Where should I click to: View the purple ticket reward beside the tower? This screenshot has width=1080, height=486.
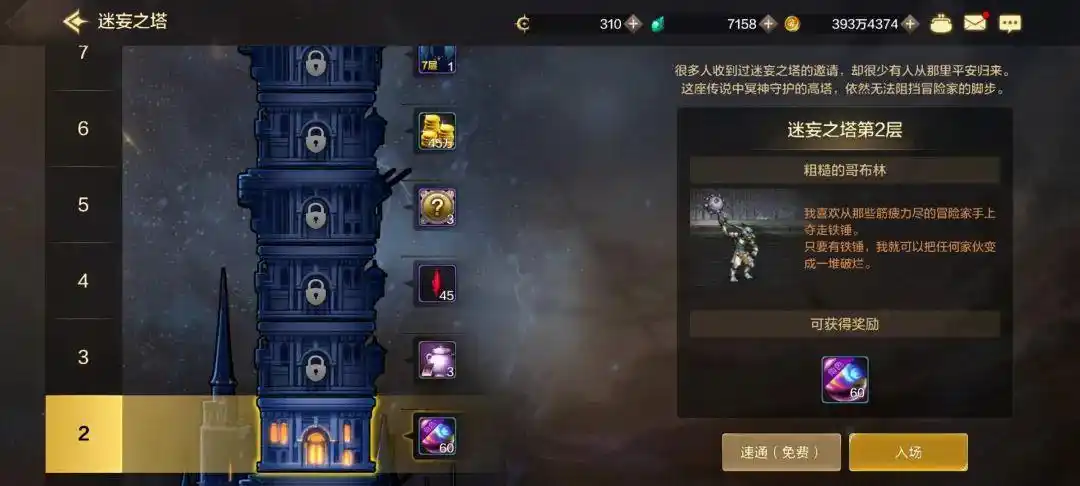(437, 436)
